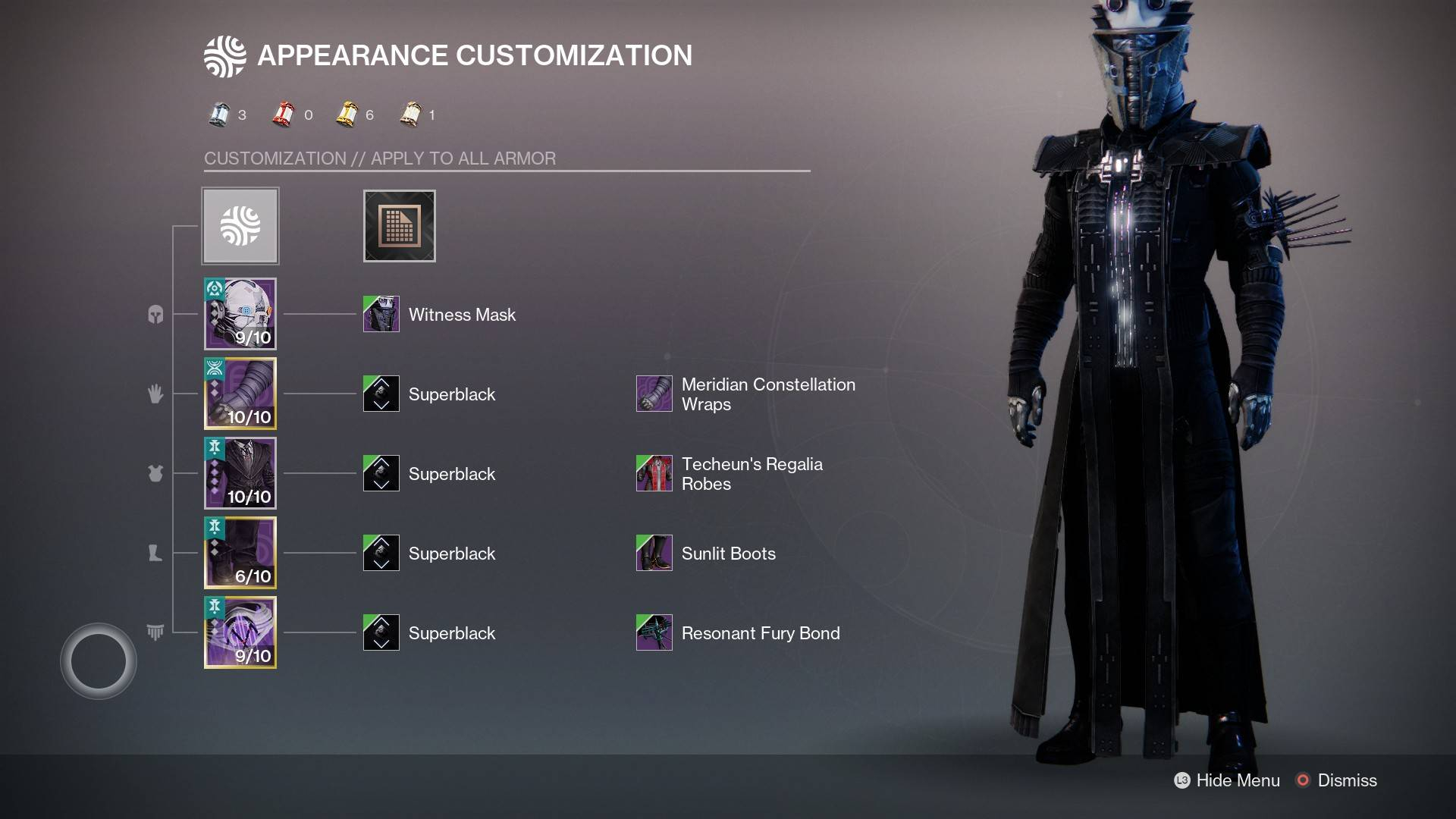Click Hide Menu option
Image resolution: width=1456 pixels, height=819 pixels.
click(x=1227, y=780)
